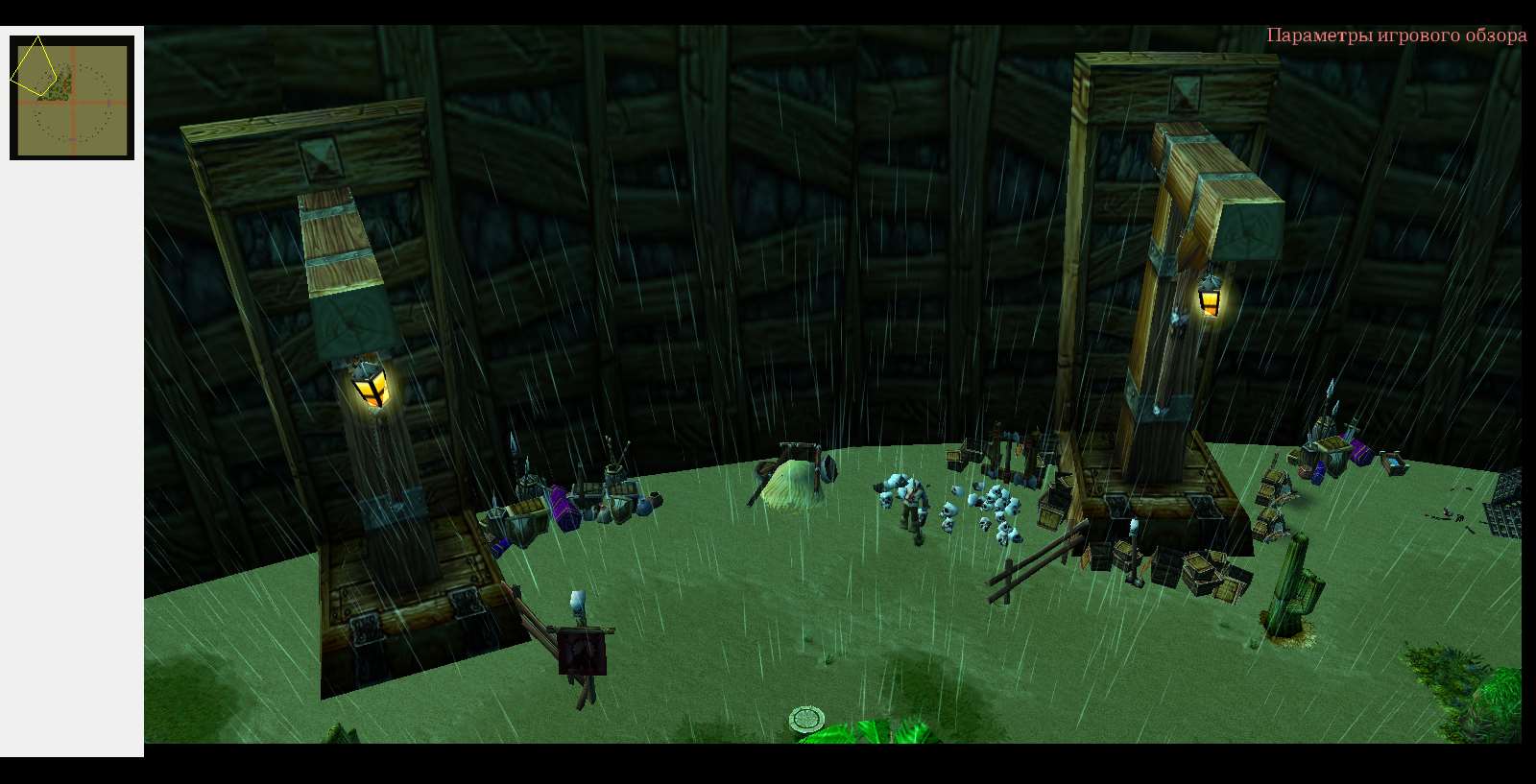Open the Параметры игрового обзора label

click(x=1396, y=36)
